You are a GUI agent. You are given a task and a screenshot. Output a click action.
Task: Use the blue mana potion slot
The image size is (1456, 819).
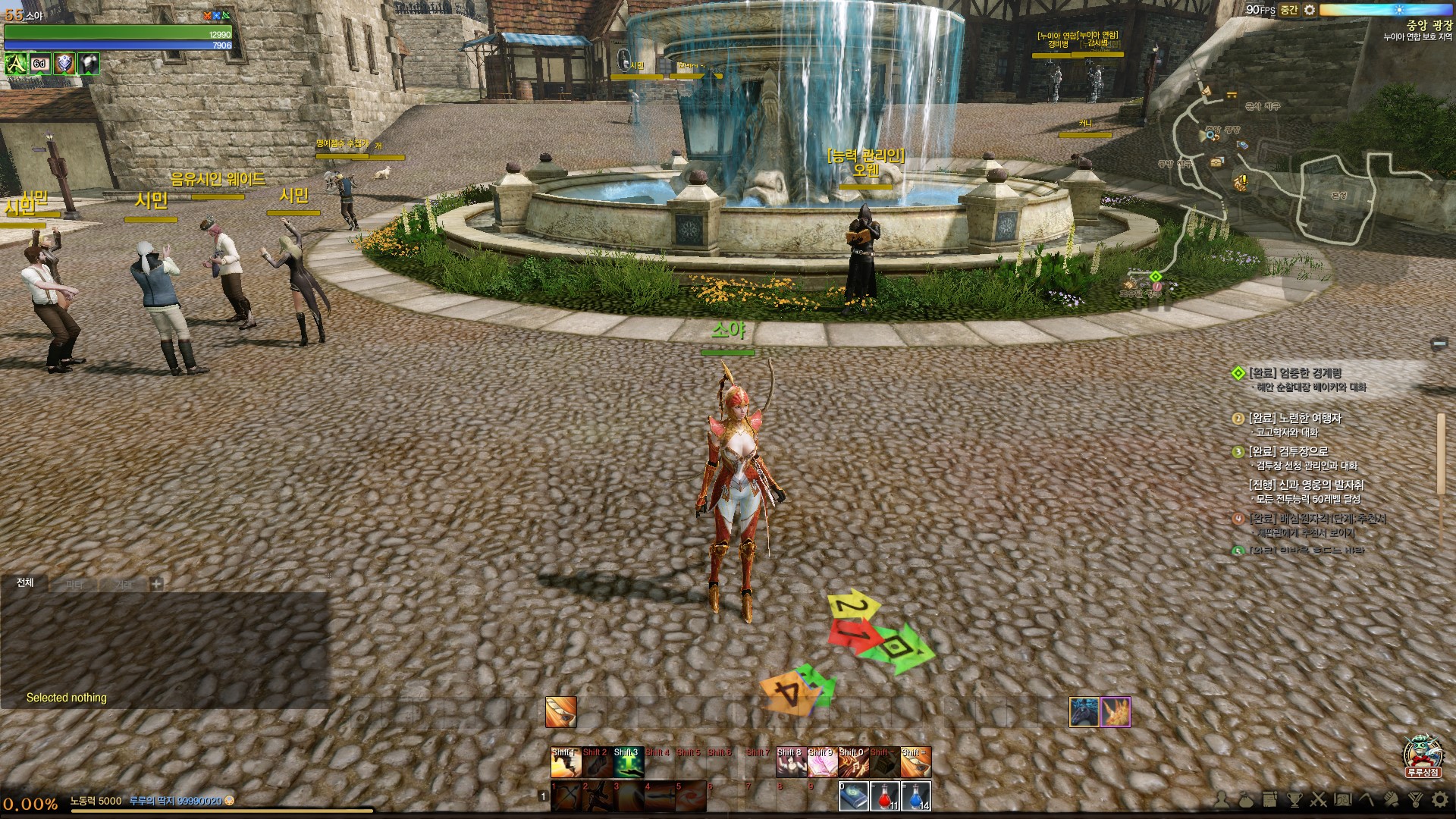click(916, 796)
